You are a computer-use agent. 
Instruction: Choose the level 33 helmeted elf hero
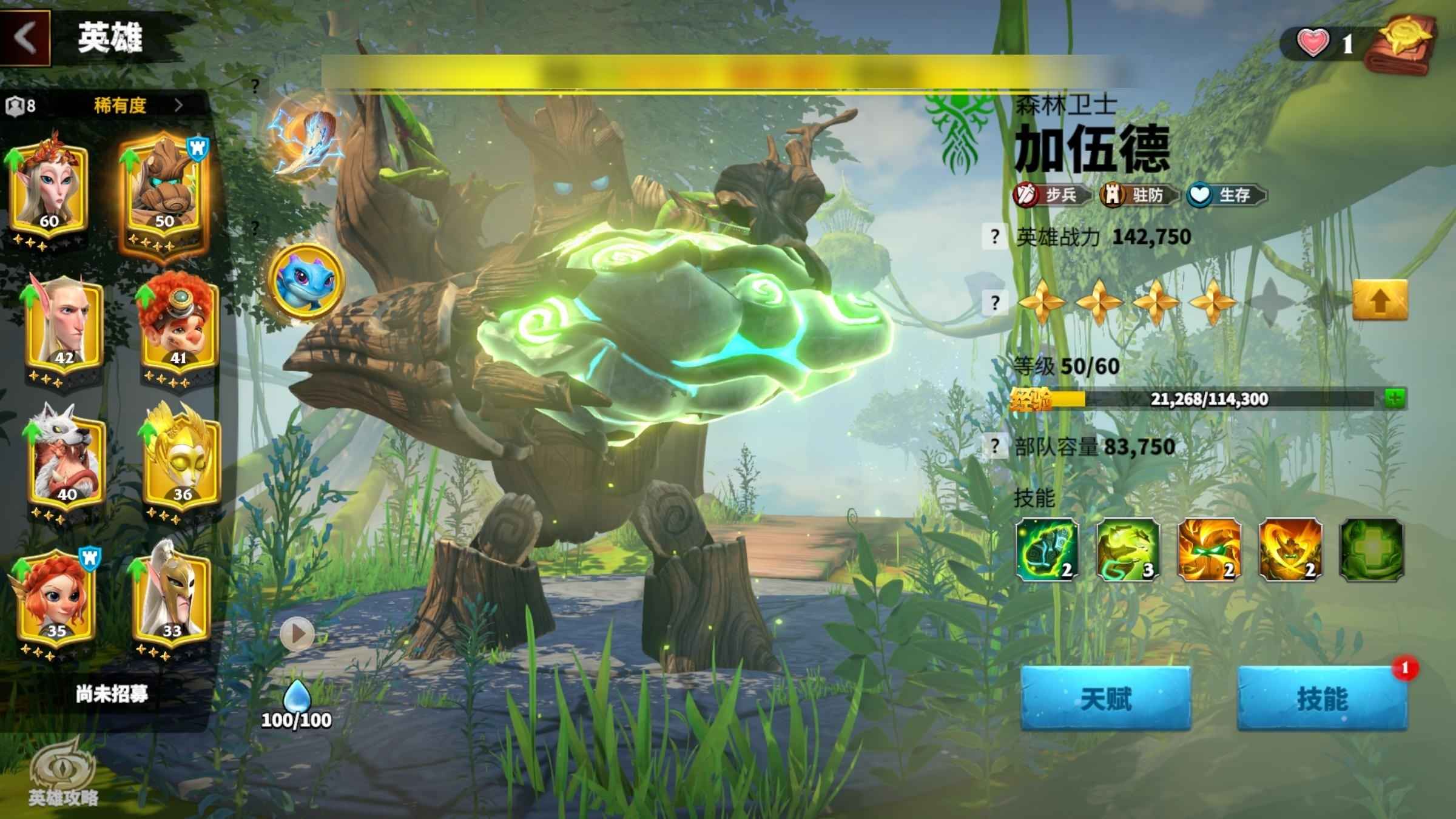[171, 599]
